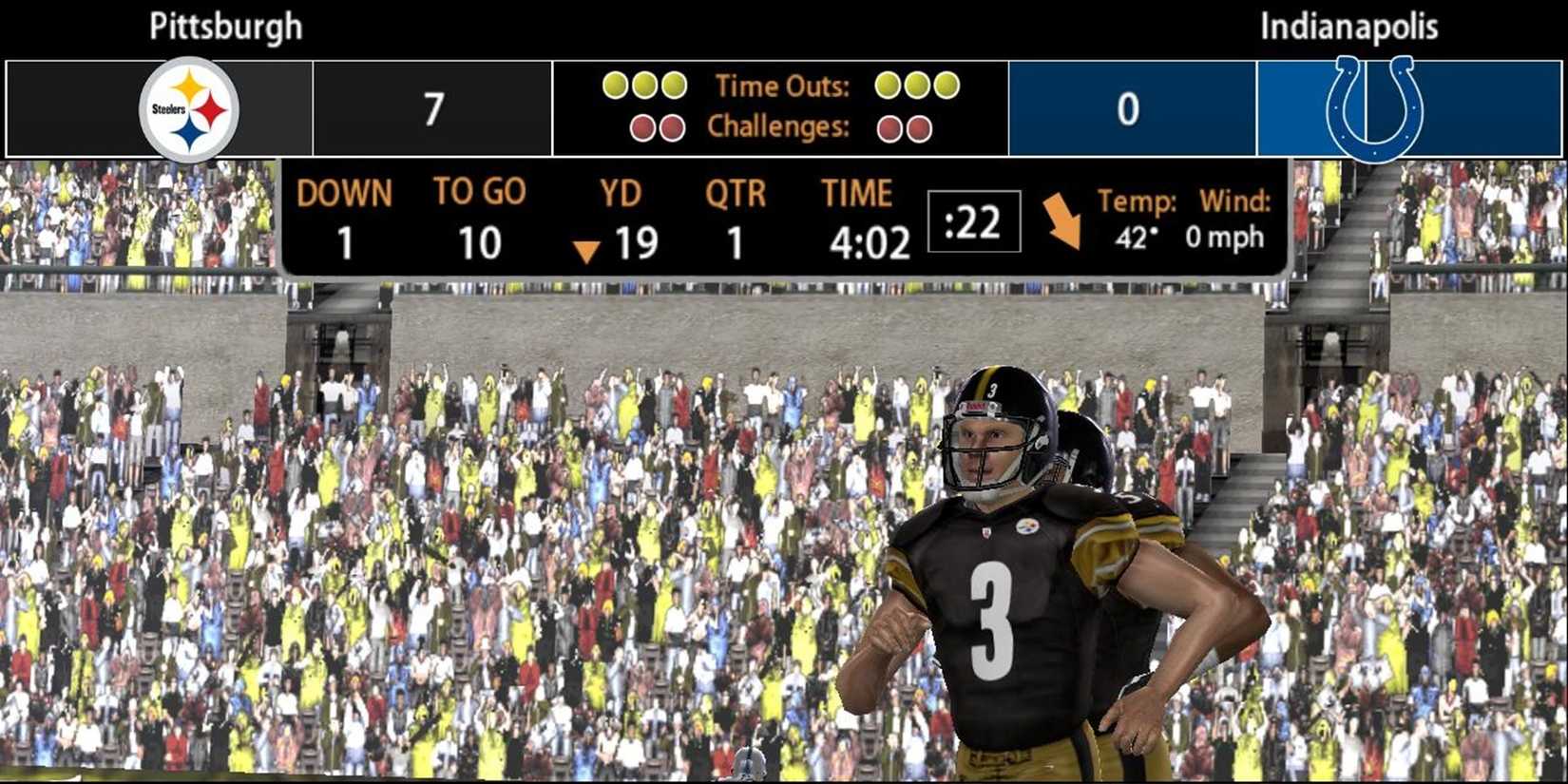Click the Indianapolis score of 0
The image size is (1568, 784).
[1128, 107]
